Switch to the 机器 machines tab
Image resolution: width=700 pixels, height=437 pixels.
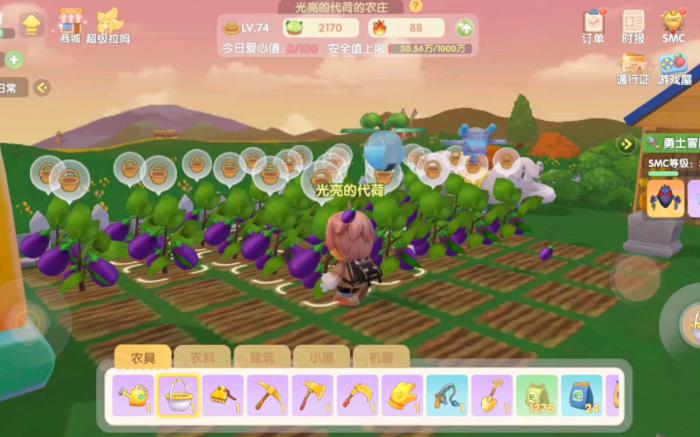(x=381, y=357)
